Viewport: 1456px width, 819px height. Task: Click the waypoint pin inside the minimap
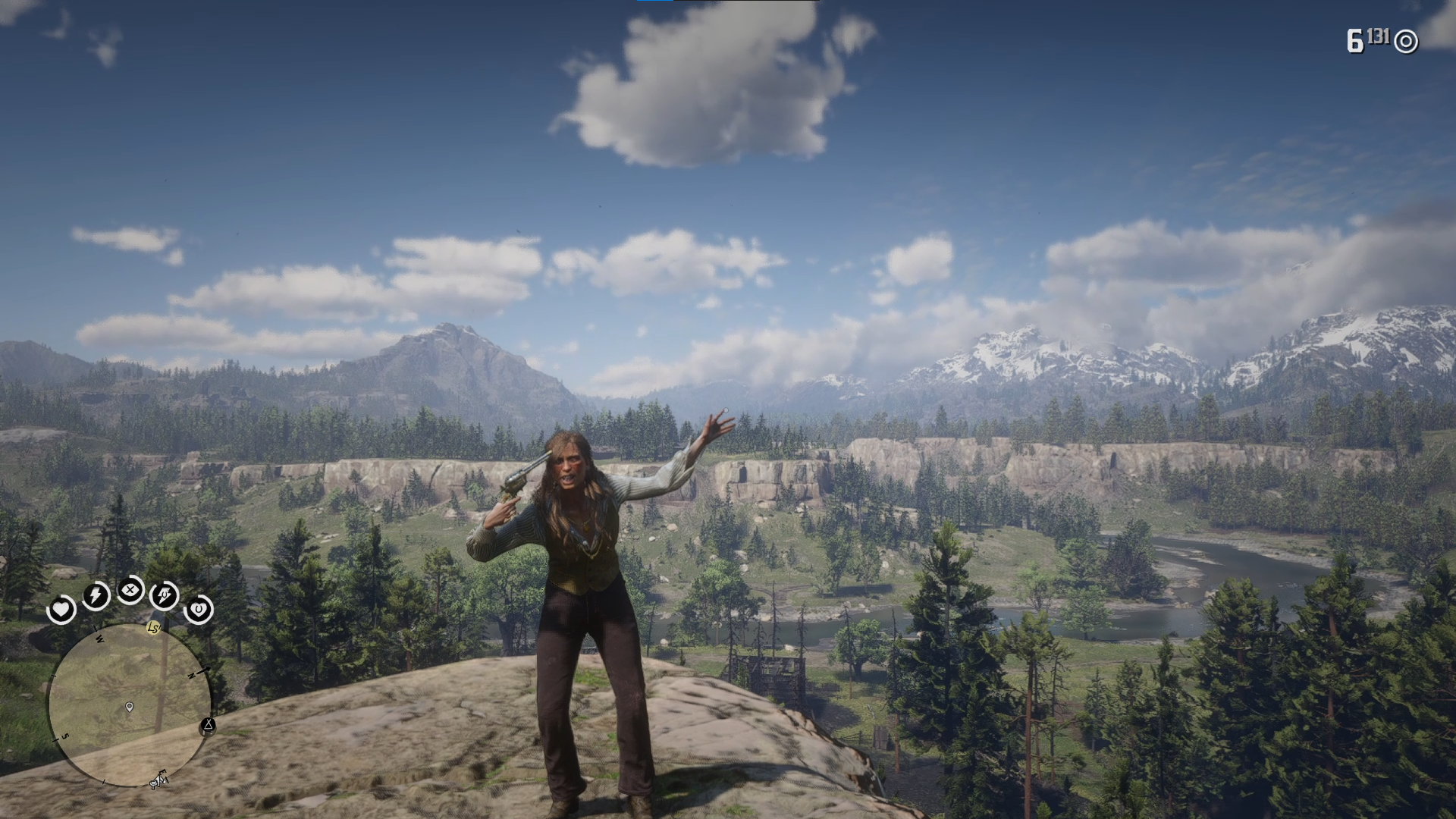130,708
